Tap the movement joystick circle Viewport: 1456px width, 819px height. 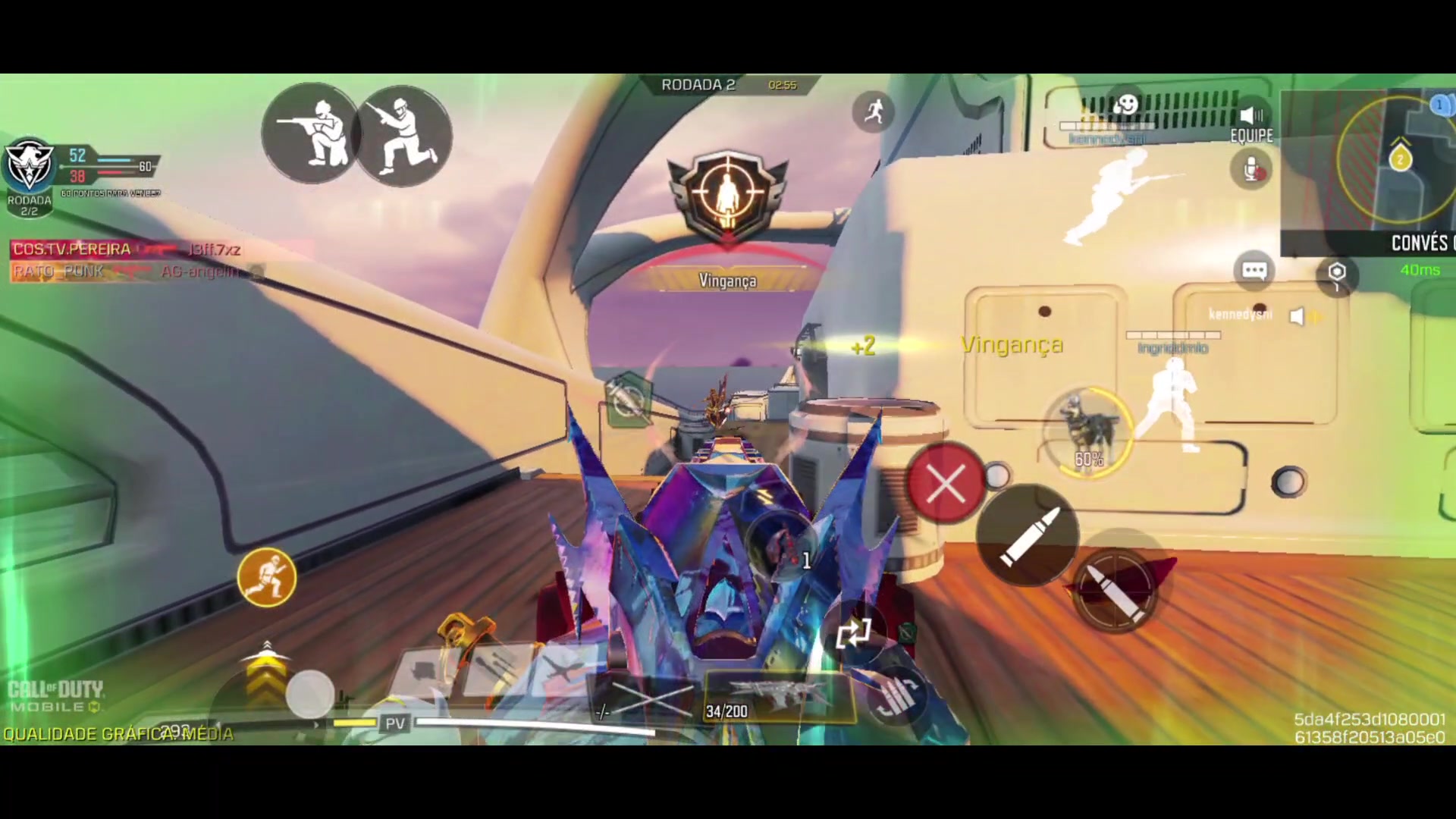click(309, 692)
